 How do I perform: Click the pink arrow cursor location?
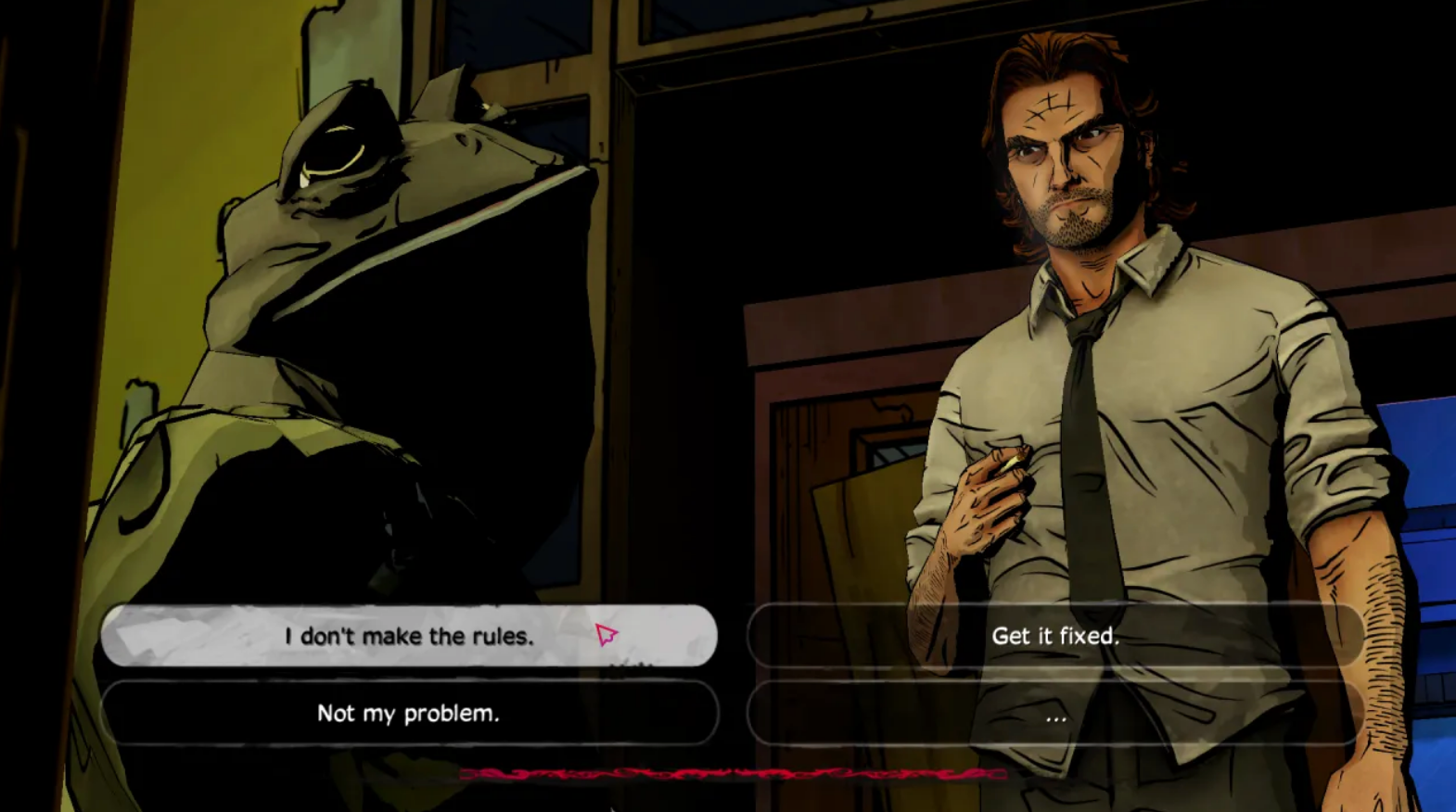(x=606, y=634)
